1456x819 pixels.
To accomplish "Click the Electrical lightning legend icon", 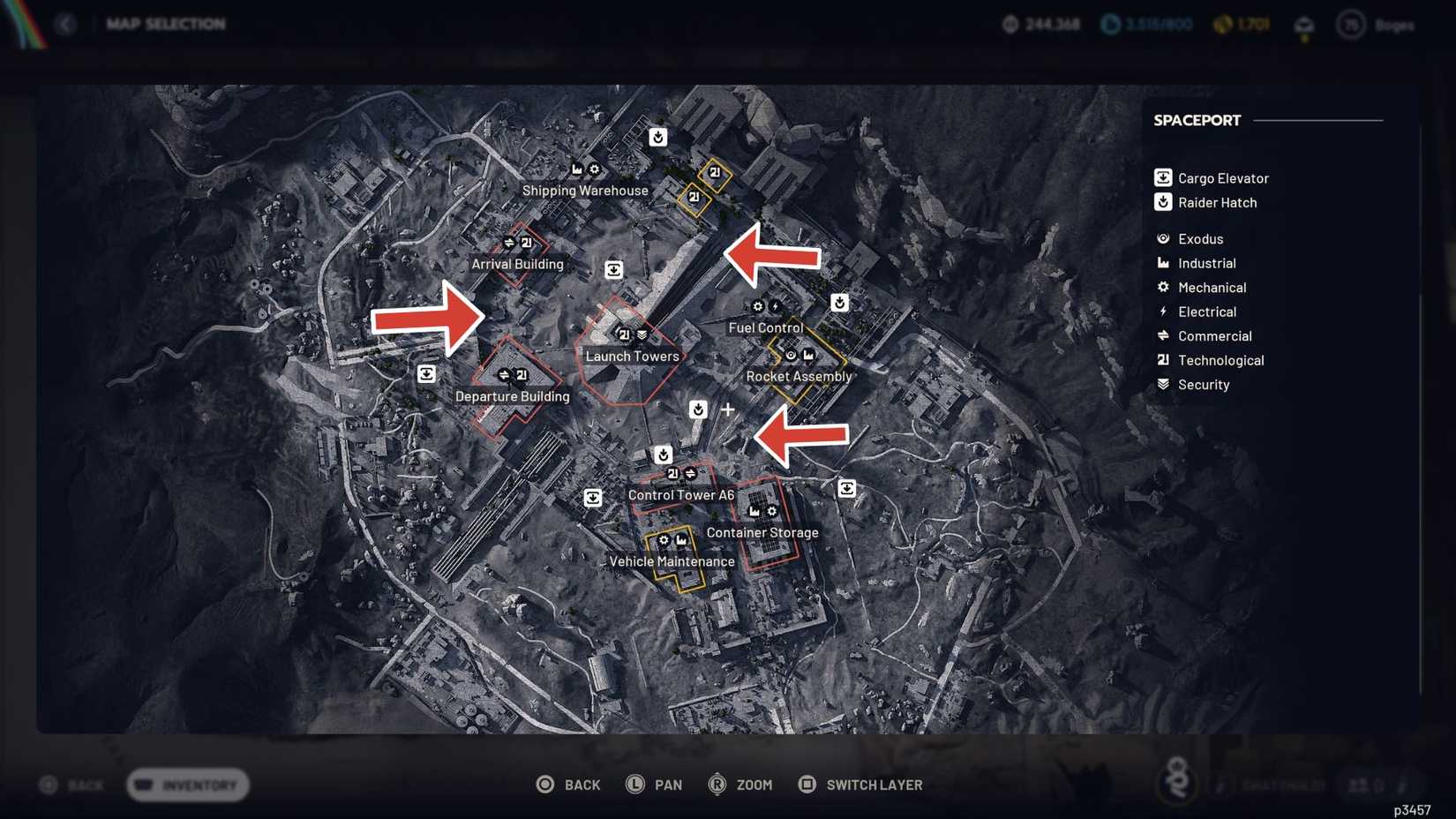I will click(x=1162, y=312).
